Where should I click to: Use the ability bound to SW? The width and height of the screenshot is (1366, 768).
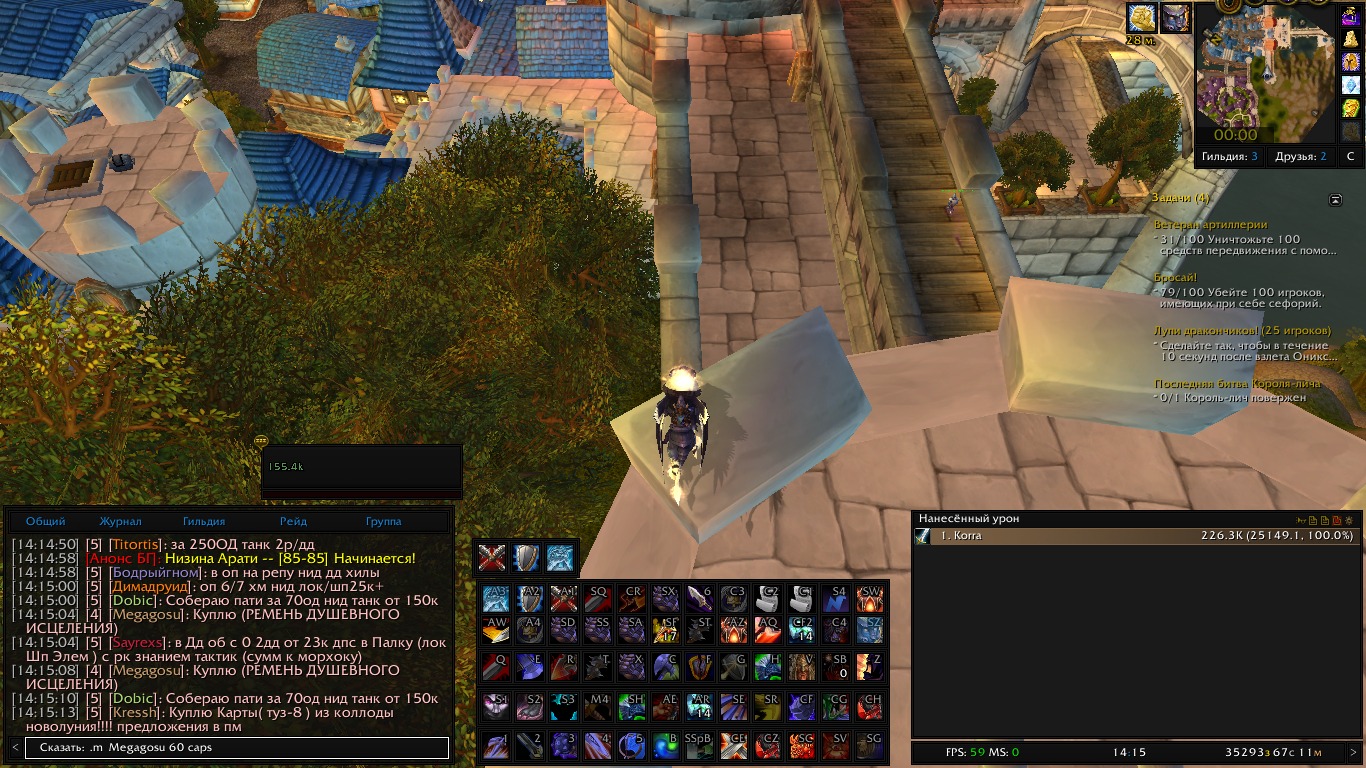tap(870, 598)
